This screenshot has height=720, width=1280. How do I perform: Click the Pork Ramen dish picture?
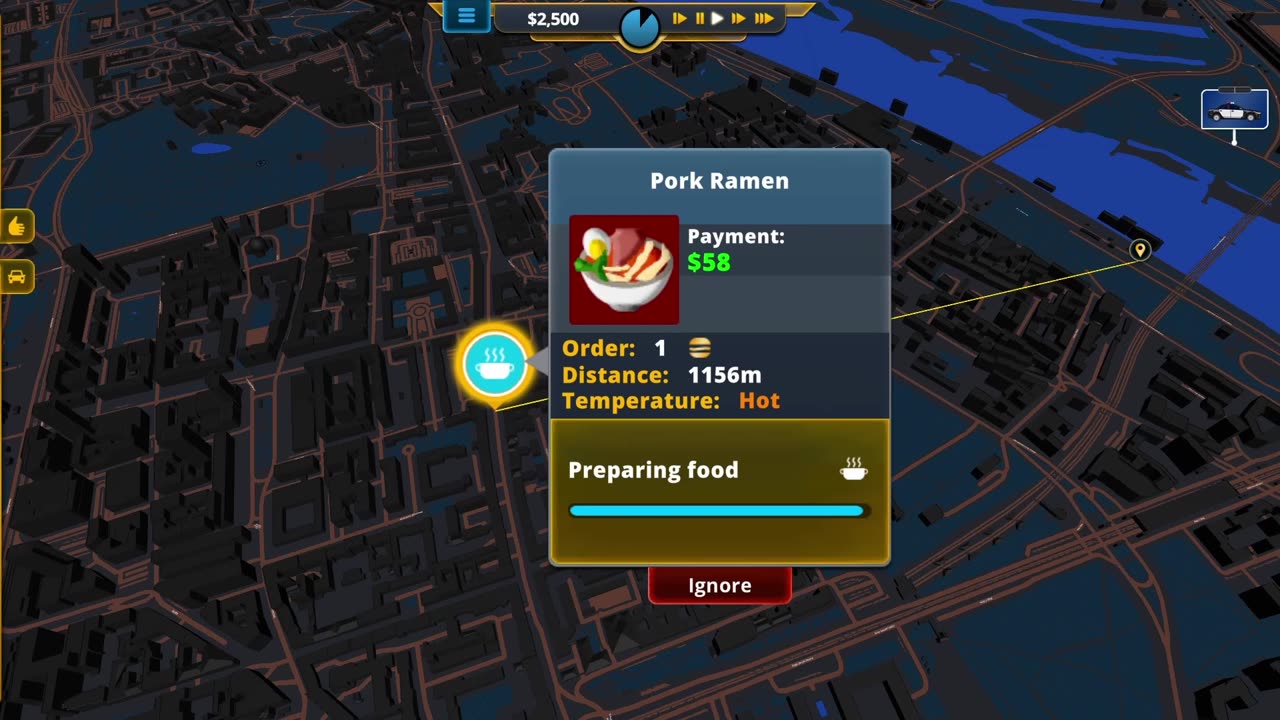tap(624, 270)
